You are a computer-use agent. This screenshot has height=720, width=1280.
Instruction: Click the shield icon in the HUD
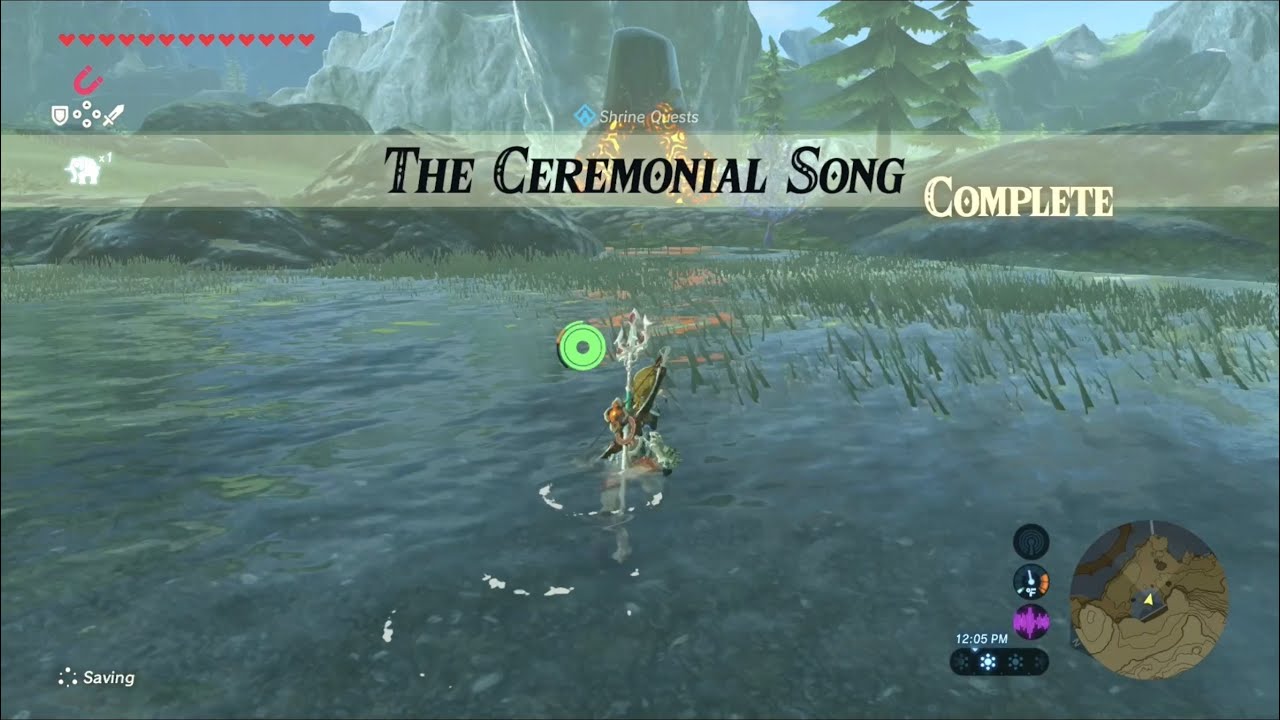[59, 115]
